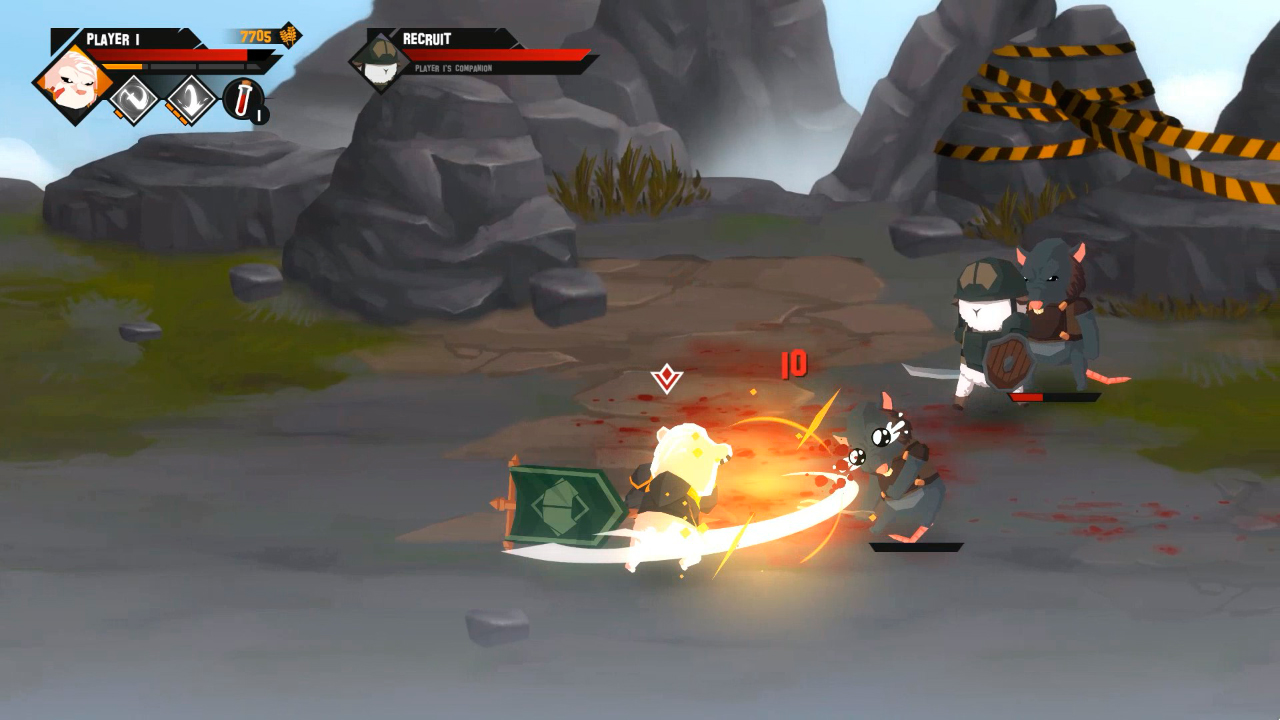Select the spinning blade skill icon
Screen dimensions: 1280x720
pos(134,97)
